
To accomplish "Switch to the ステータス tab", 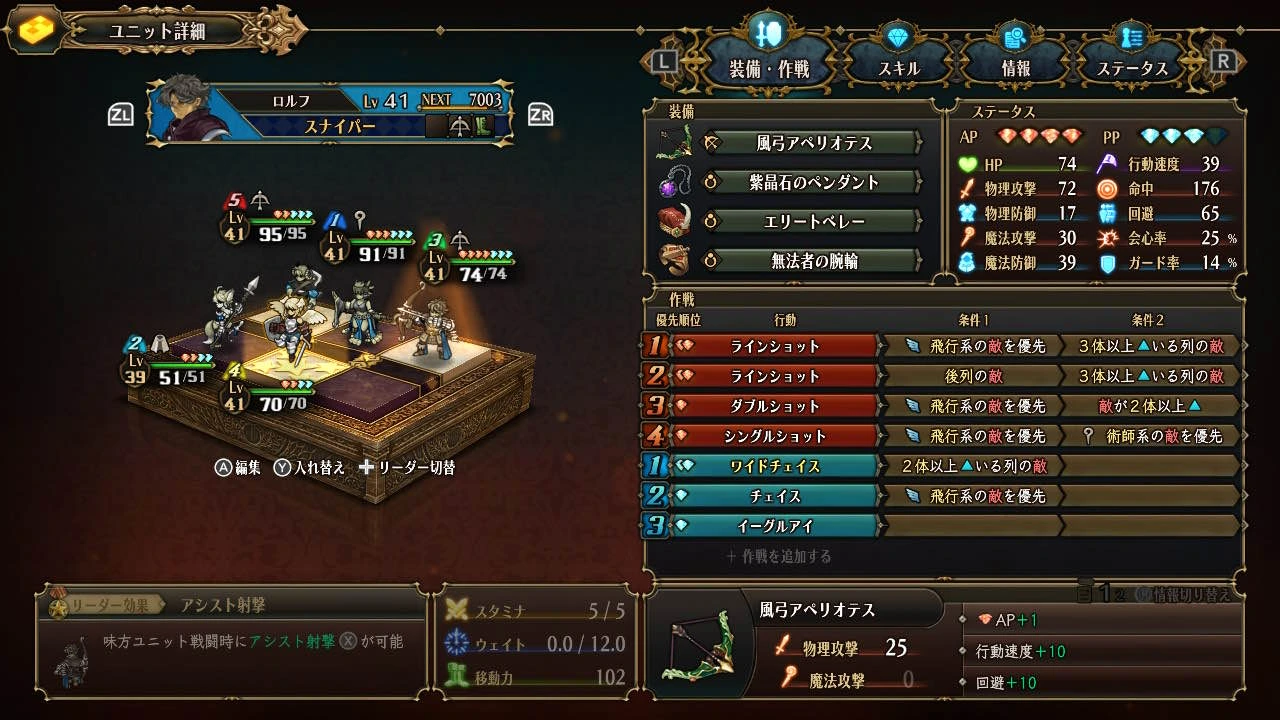I will tap(1132, 68).
